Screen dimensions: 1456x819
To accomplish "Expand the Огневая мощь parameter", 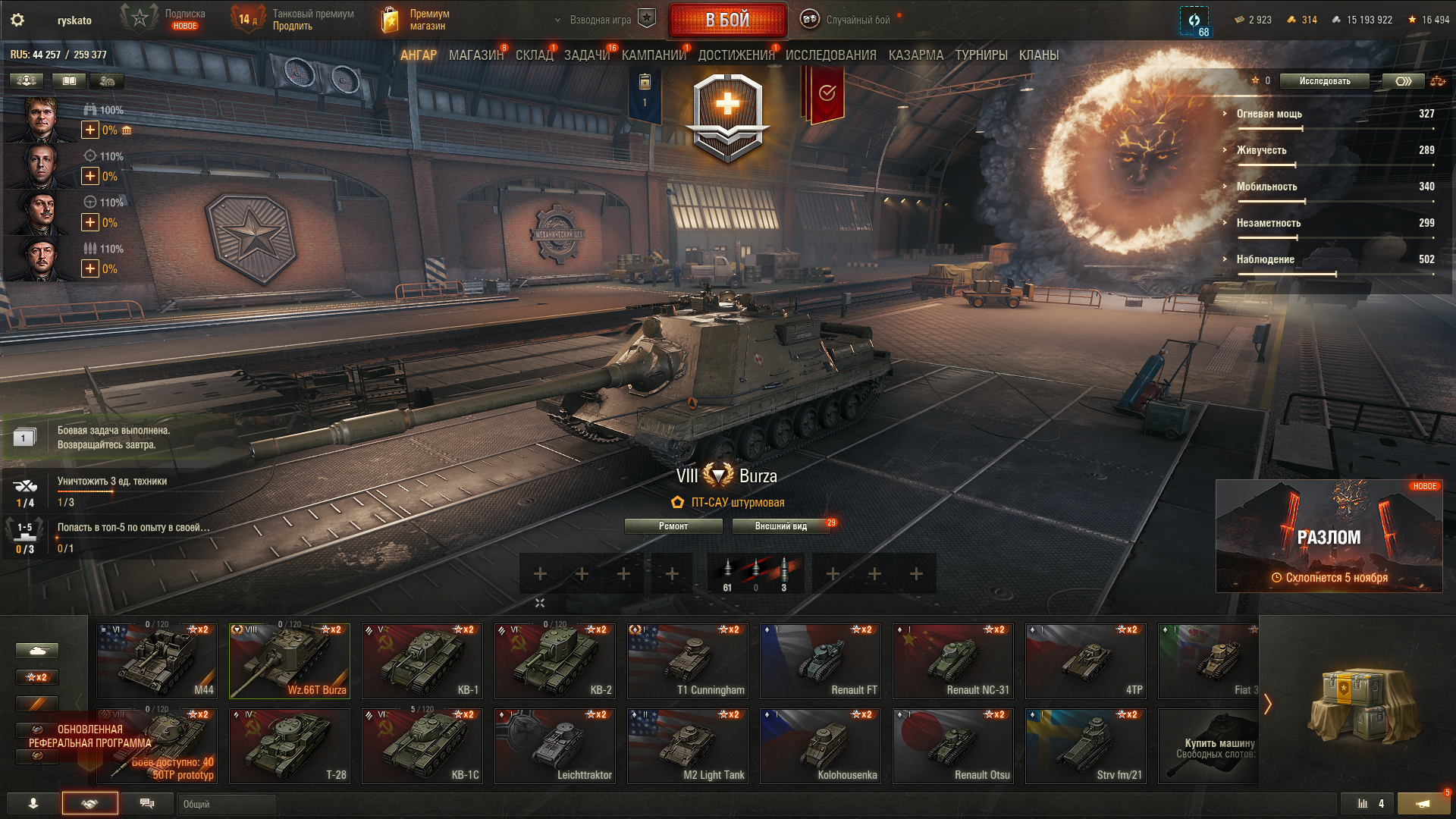I will point(1269,114).
